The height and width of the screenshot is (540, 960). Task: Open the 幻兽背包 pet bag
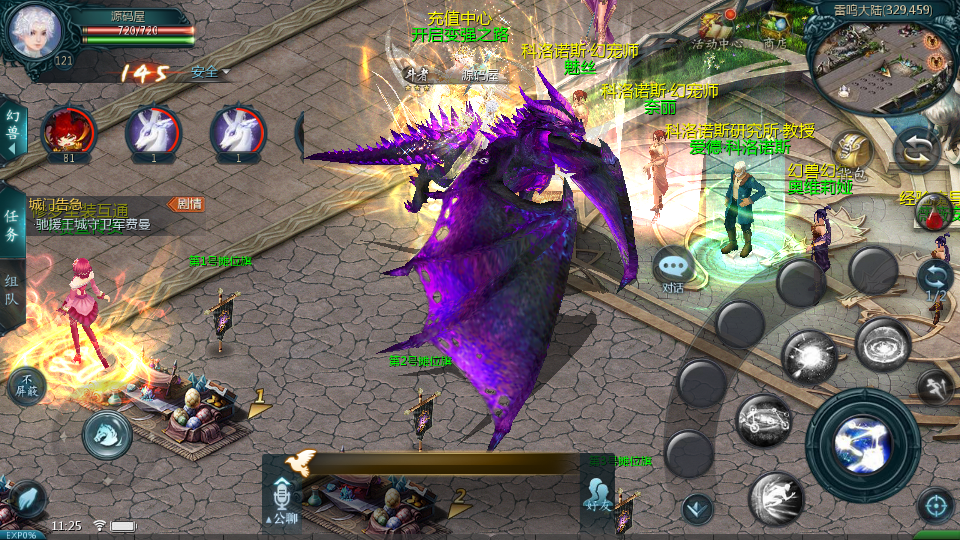851,152
